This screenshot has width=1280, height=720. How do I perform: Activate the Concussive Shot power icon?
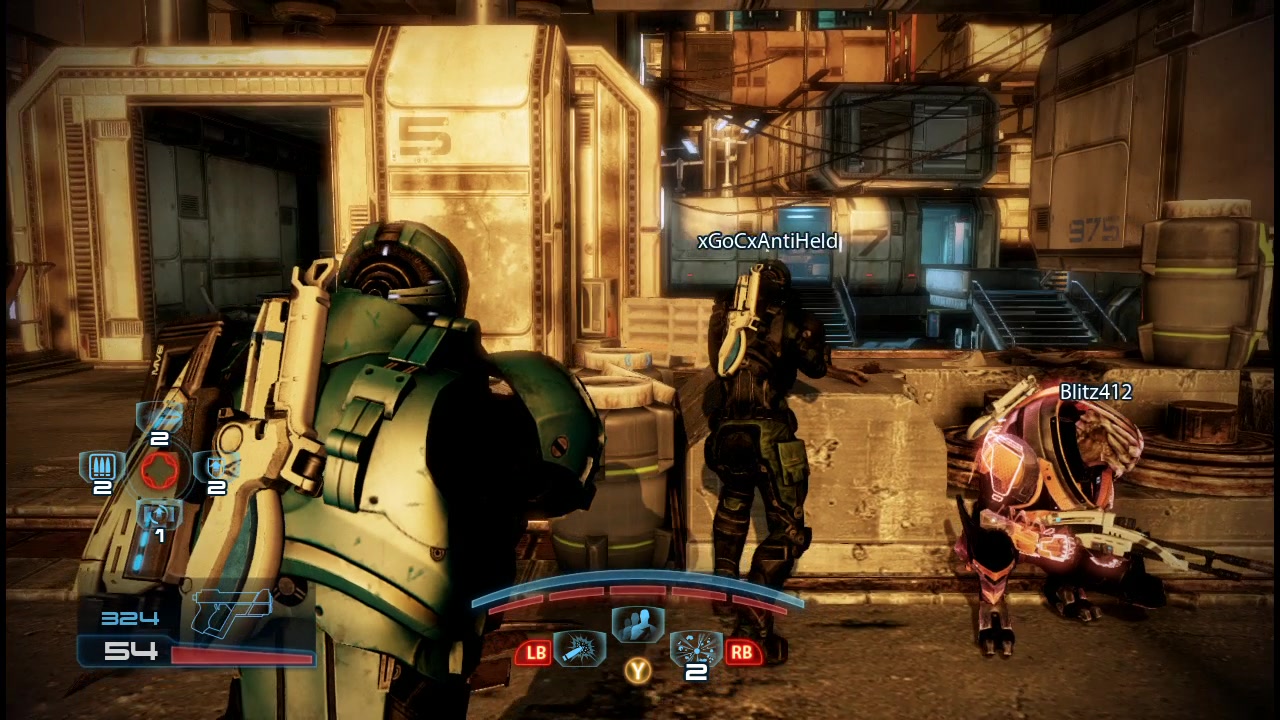coord(579,650)
